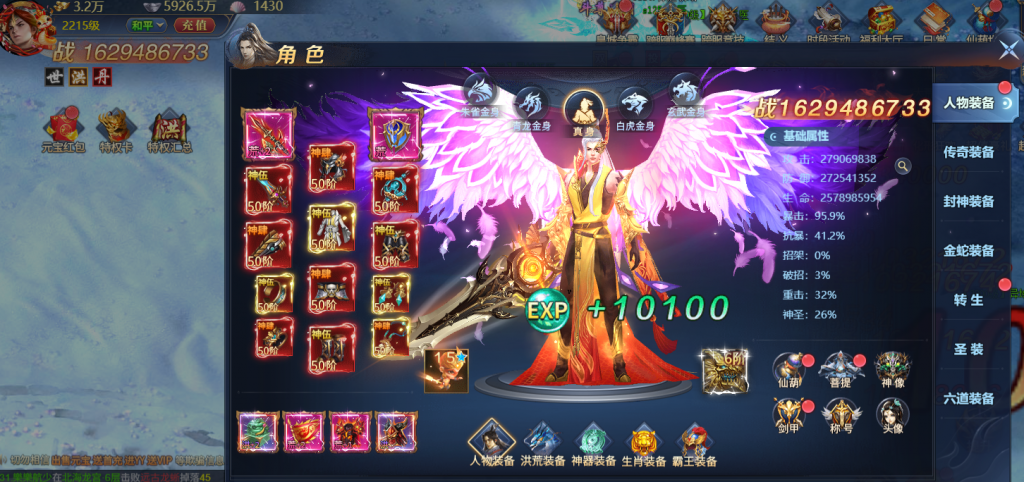Viewport: 1024px width, 482px height.
Task: Choose the 玄武金身 form icon
Action: click(x=685, y=92)
